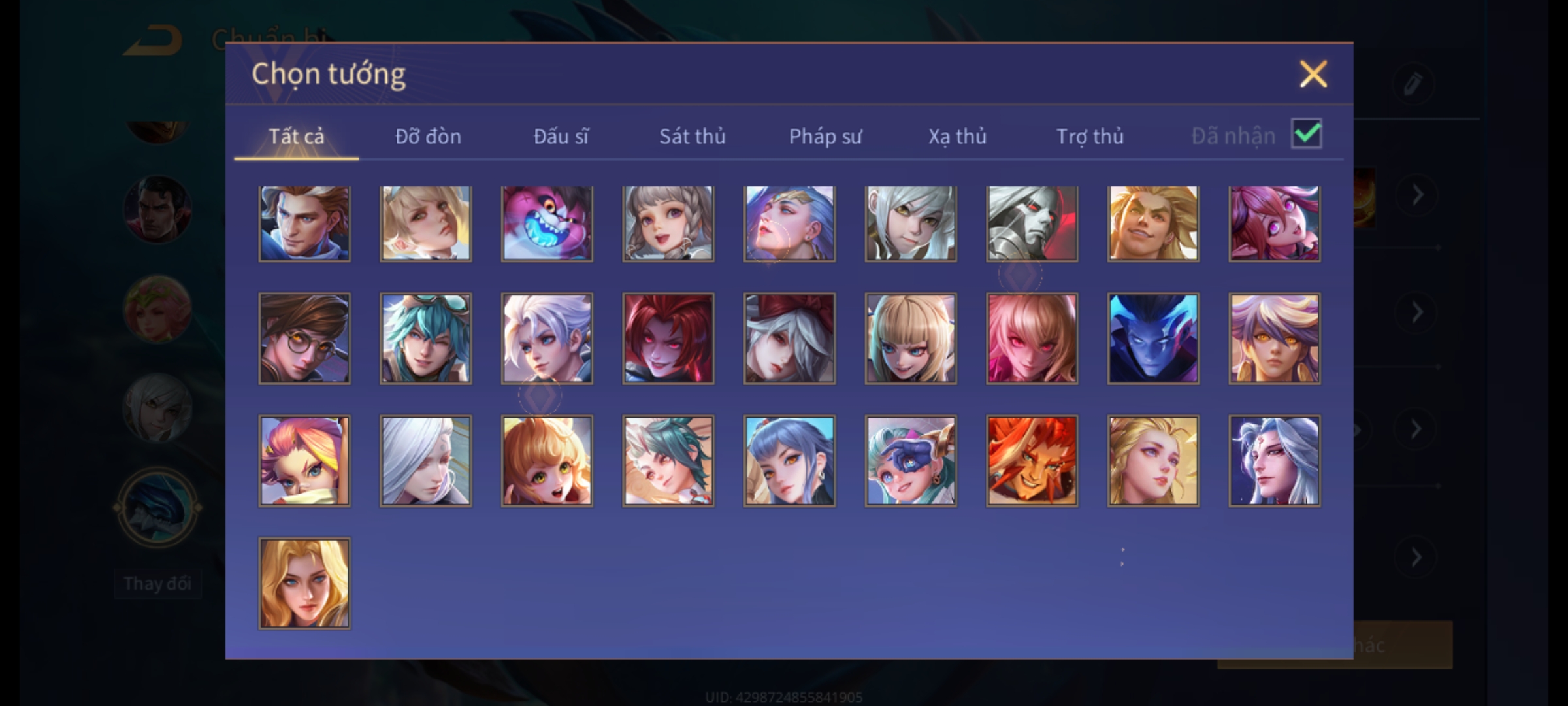Screen dimensions: 1568x706
Task: Select the Tất cả tab
Action: pyautogui.click(x=296, y=136)
